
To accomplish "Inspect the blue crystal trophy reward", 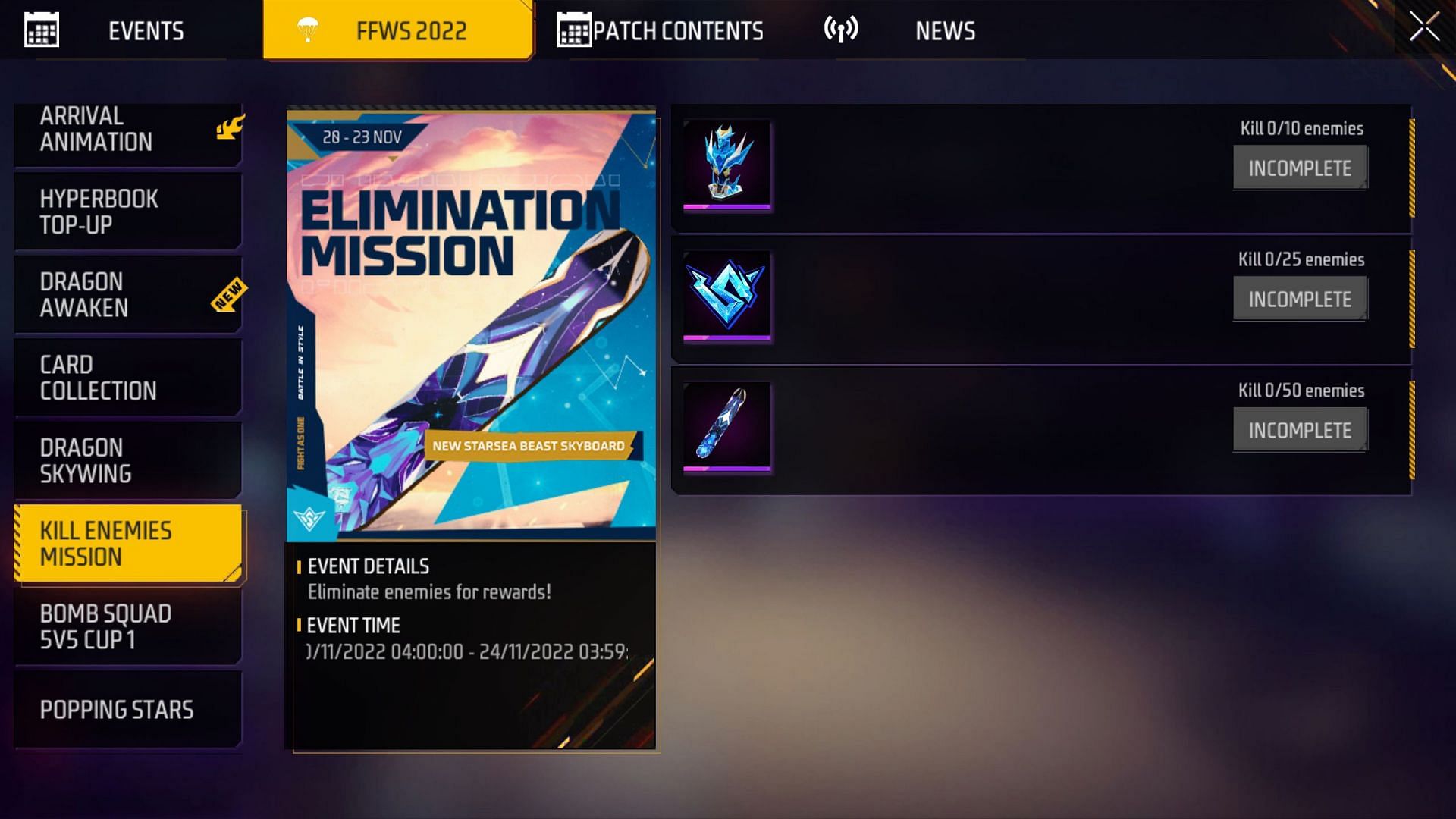I will pyautogui.click(x=726, y=163).
